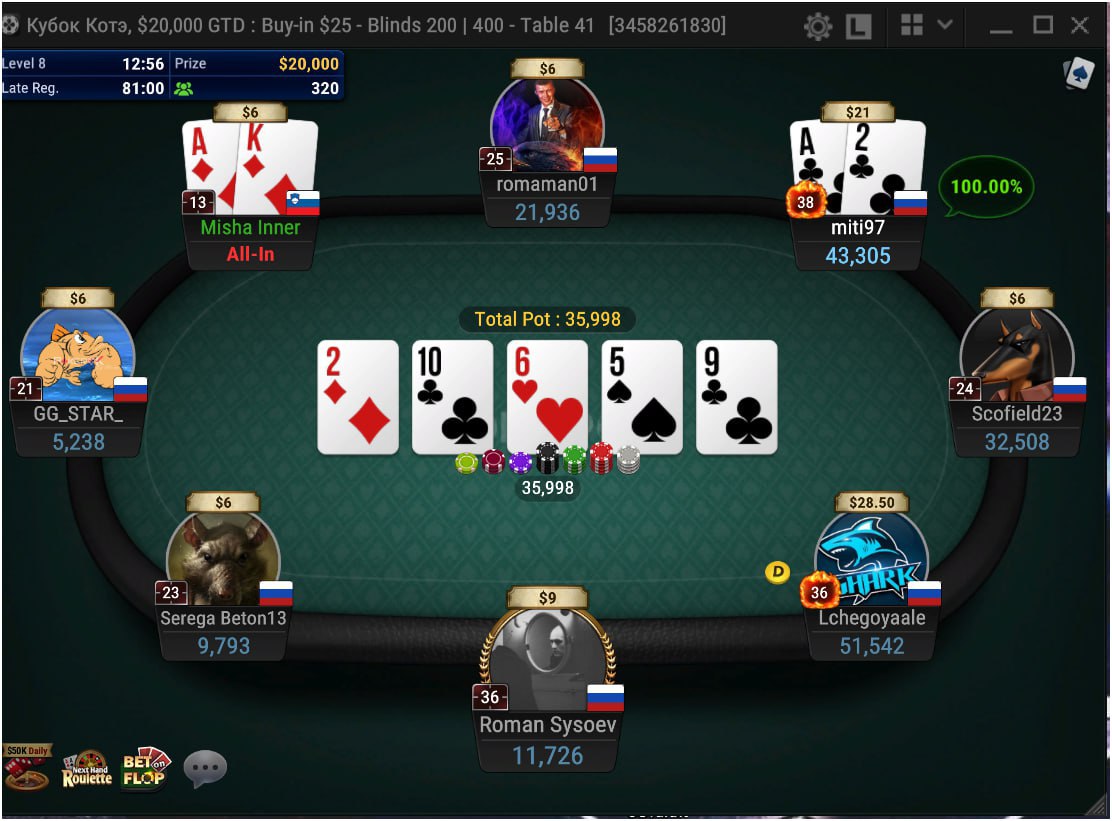Open the gear settings menu

click(x=818, y=26)
